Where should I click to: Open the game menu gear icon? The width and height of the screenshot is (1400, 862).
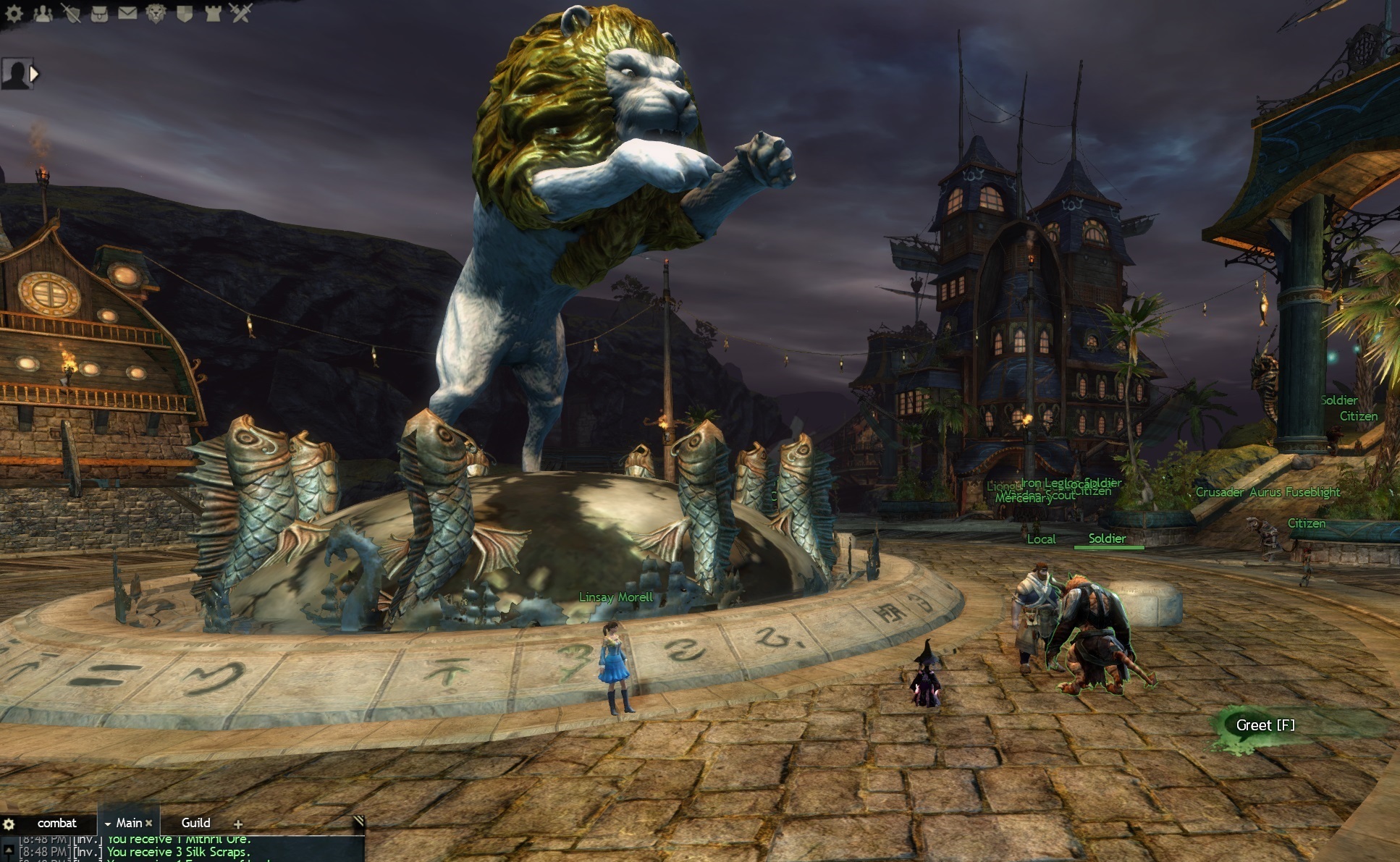[x=14, y=12]
